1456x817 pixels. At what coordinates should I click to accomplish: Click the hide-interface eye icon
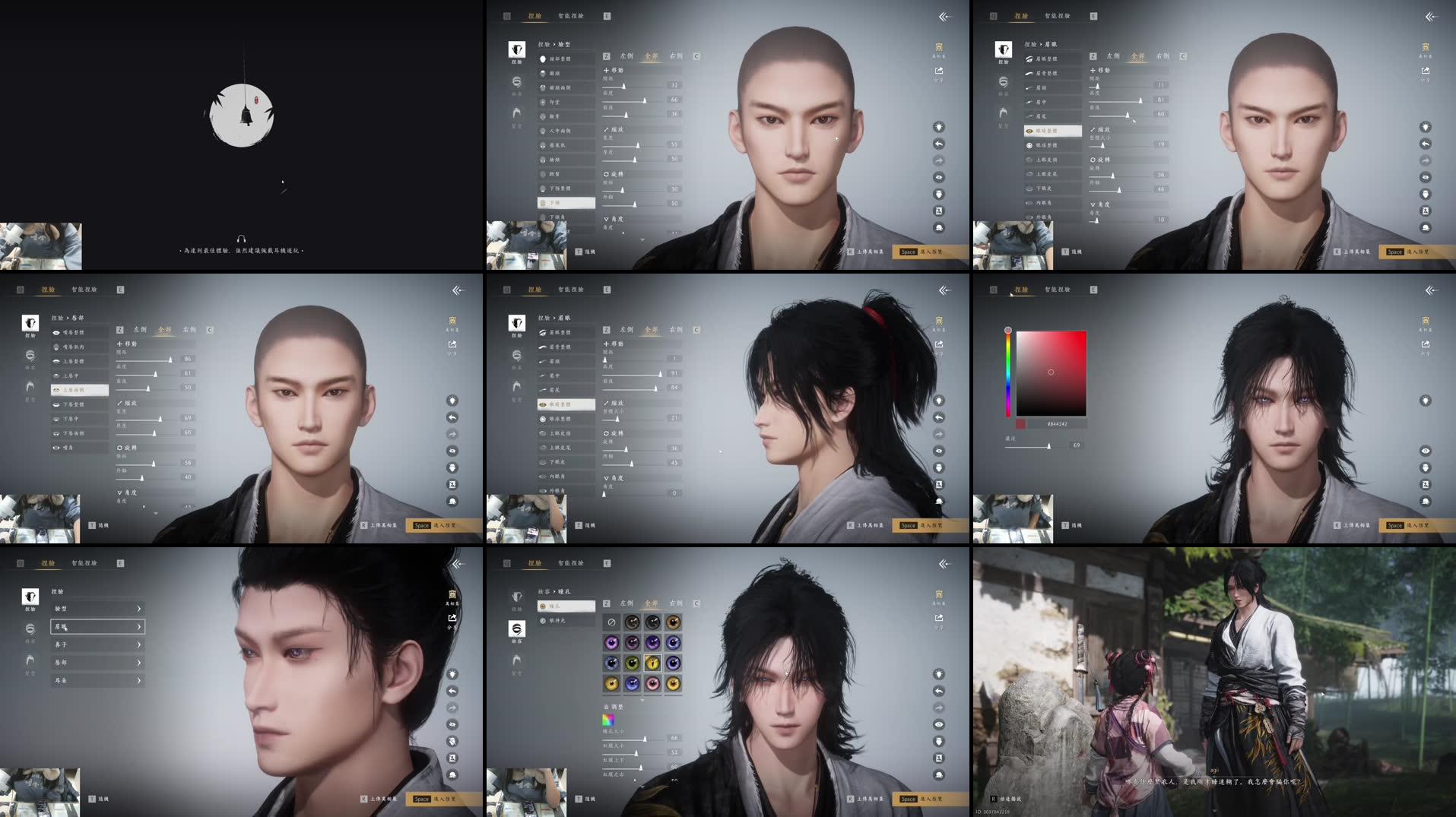coord(939,176)
